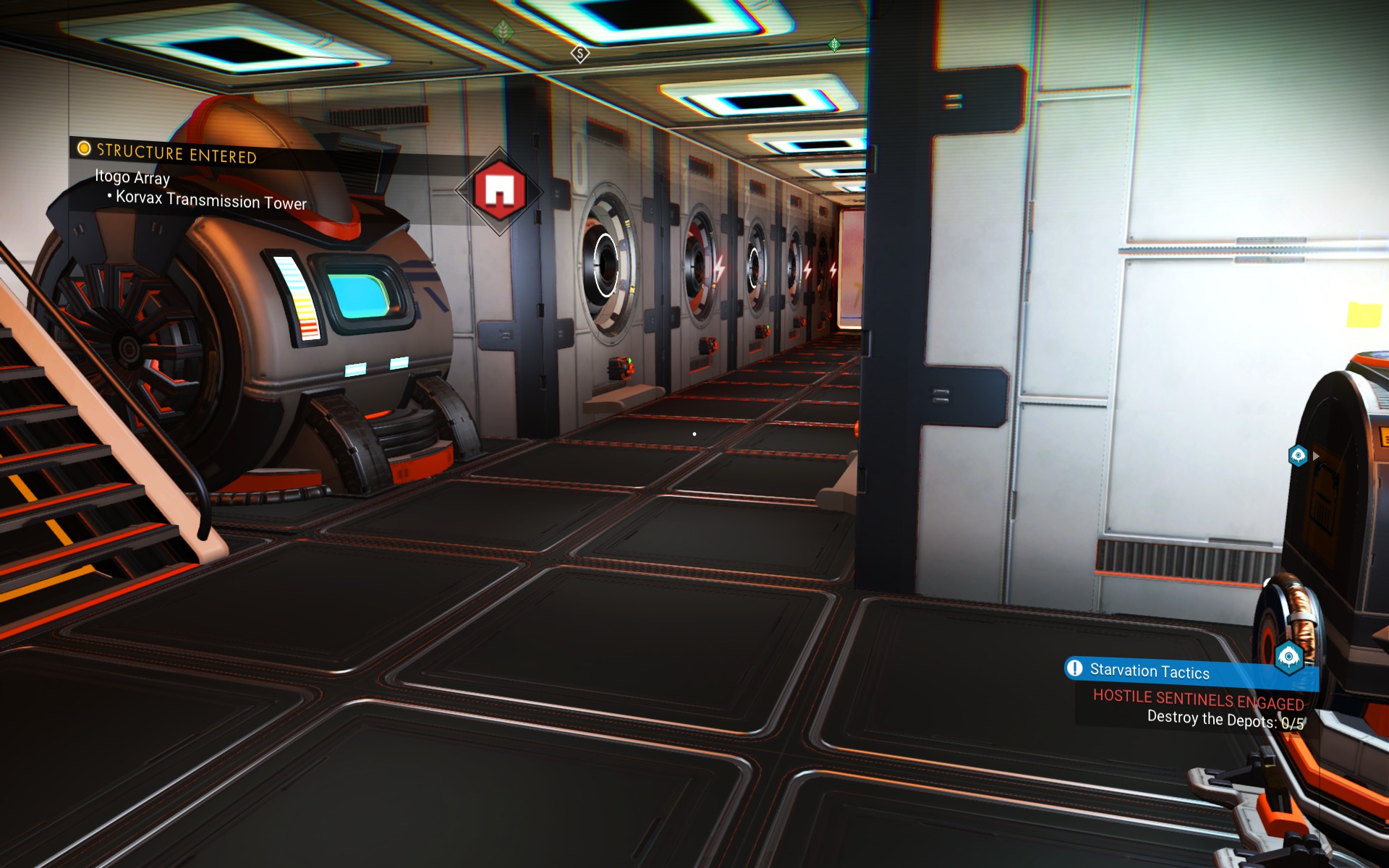This screenshot has height=868, width=1389.
Task: Click the sentinel marker beside the small arrow
Action: [1298, 456]
